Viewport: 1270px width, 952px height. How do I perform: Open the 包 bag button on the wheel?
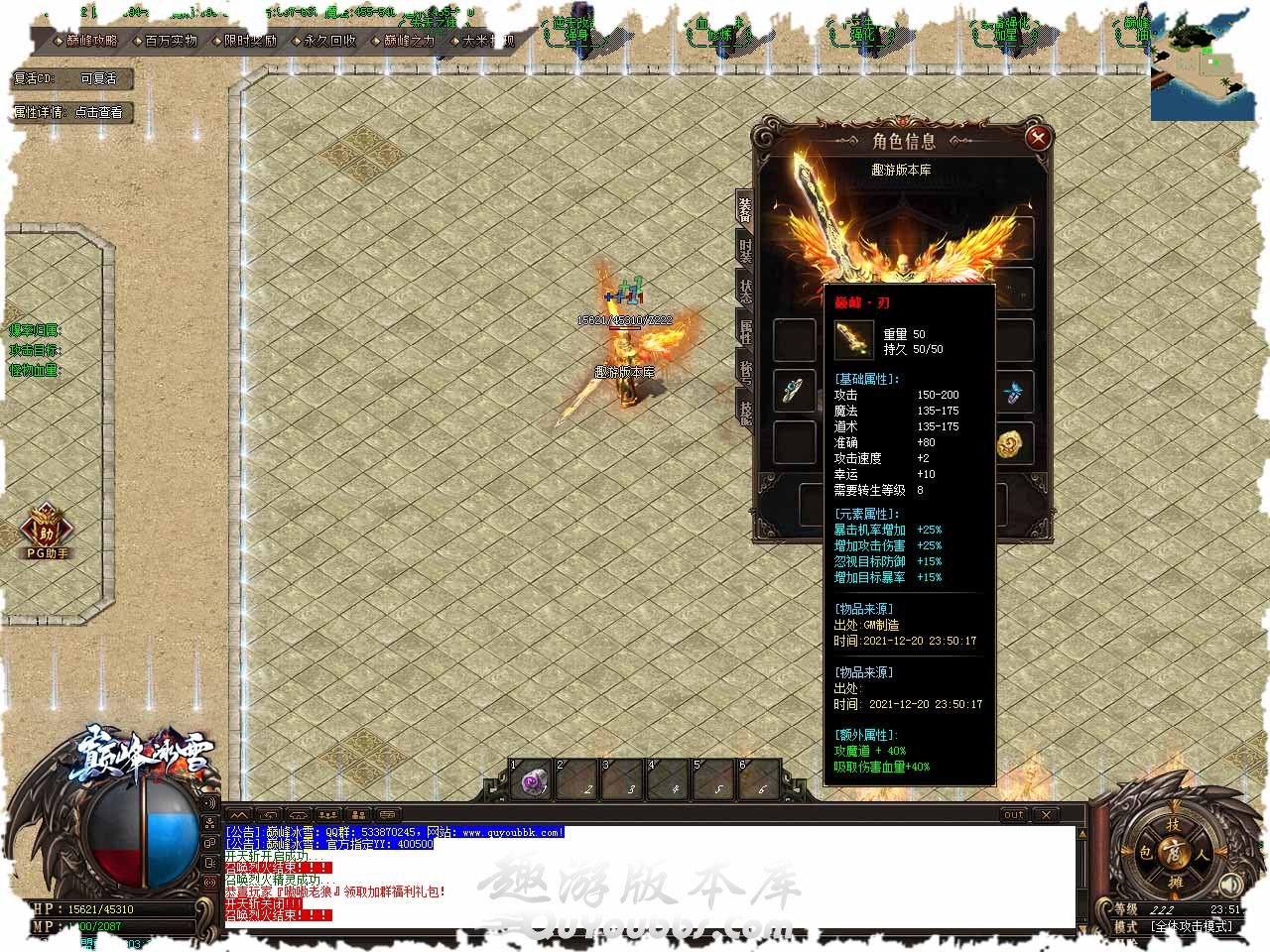(1146, 853)
